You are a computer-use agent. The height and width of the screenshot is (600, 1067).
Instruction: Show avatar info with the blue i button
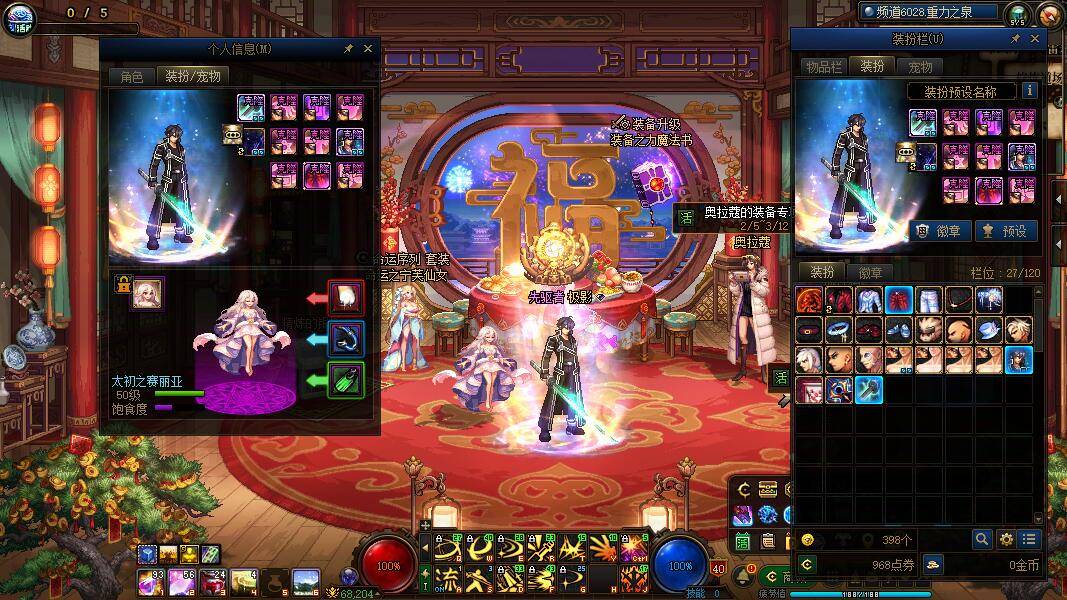click(x=1029, y=91)
